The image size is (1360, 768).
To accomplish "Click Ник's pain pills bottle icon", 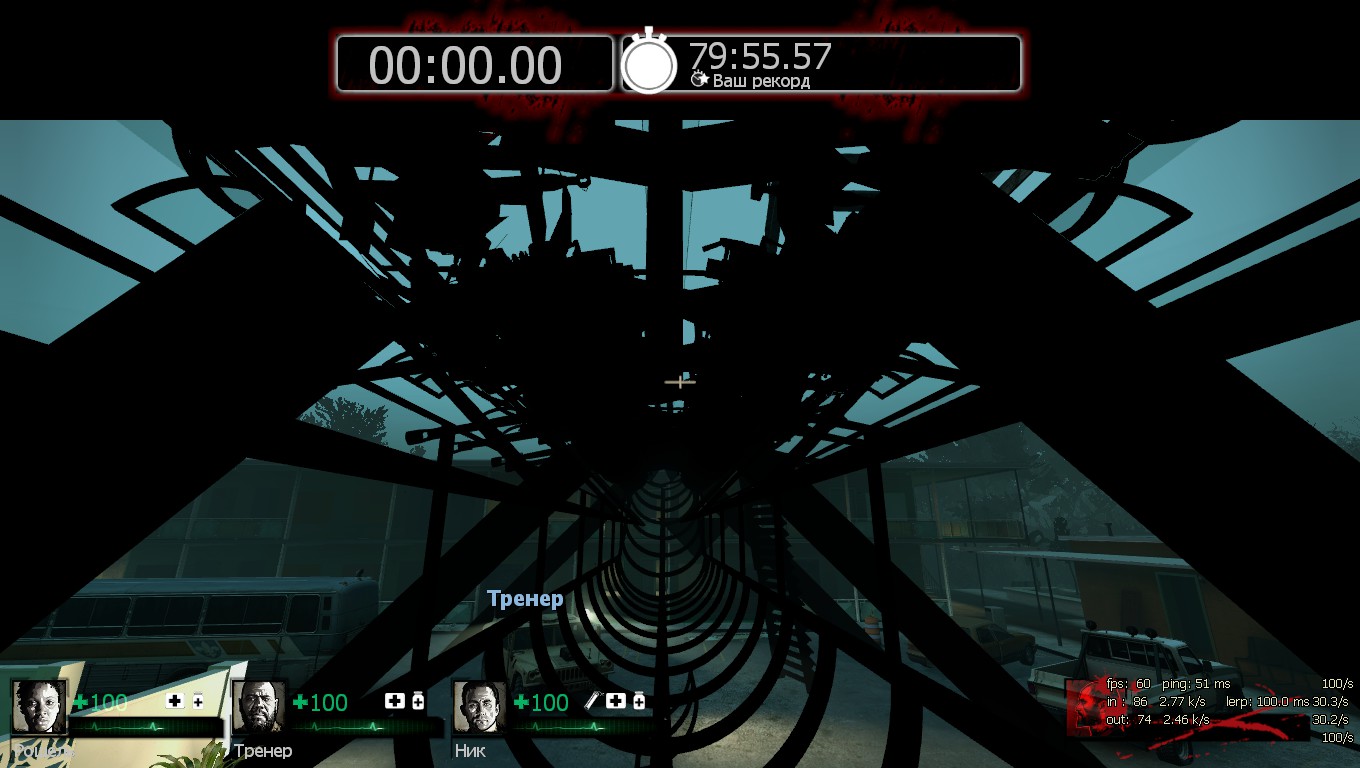I will (x=639, y=701).
